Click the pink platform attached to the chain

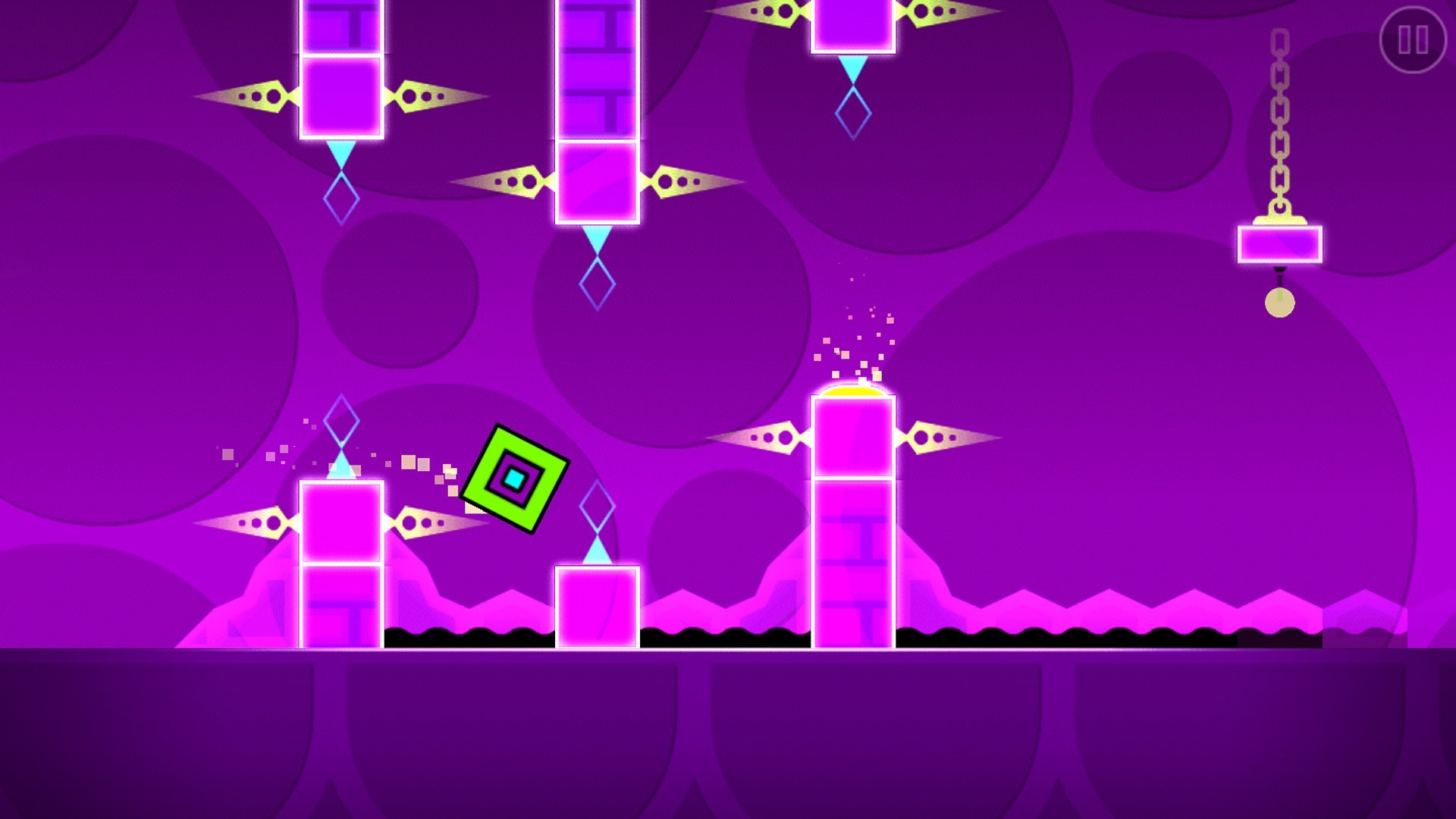1279,244
